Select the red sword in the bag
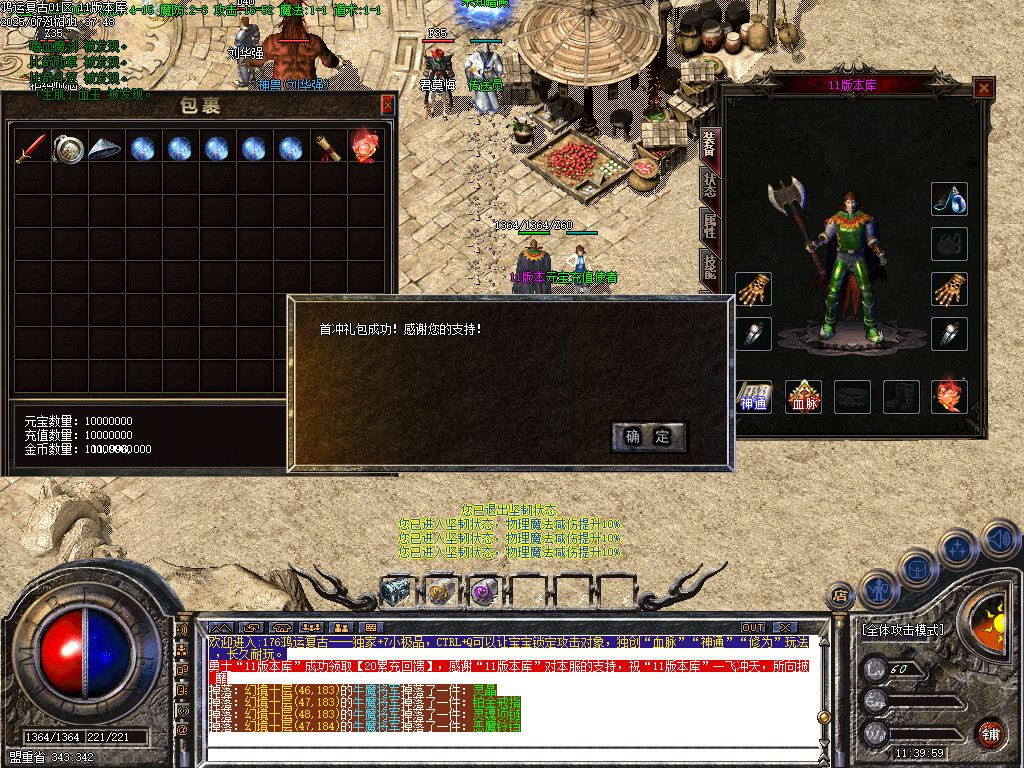 coord(30,148)
